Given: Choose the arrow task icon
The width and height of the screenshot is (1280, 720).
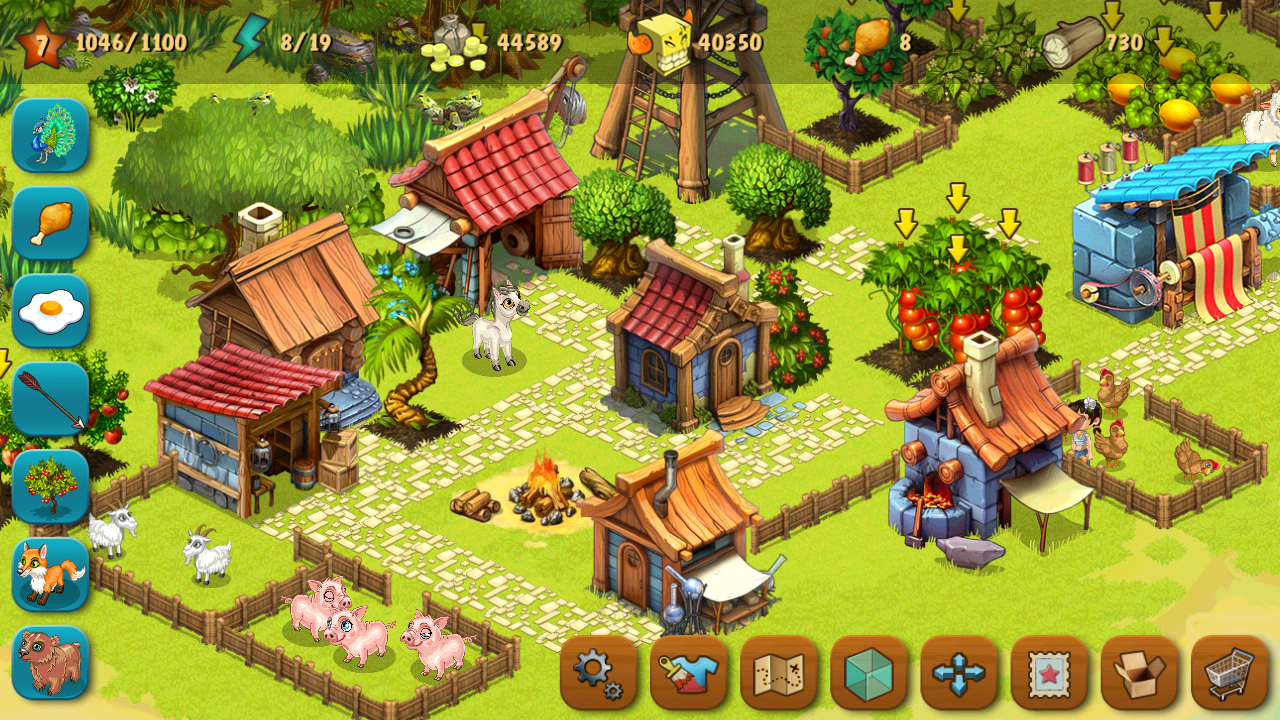Looking at the screenshot, I should point(50,399).
